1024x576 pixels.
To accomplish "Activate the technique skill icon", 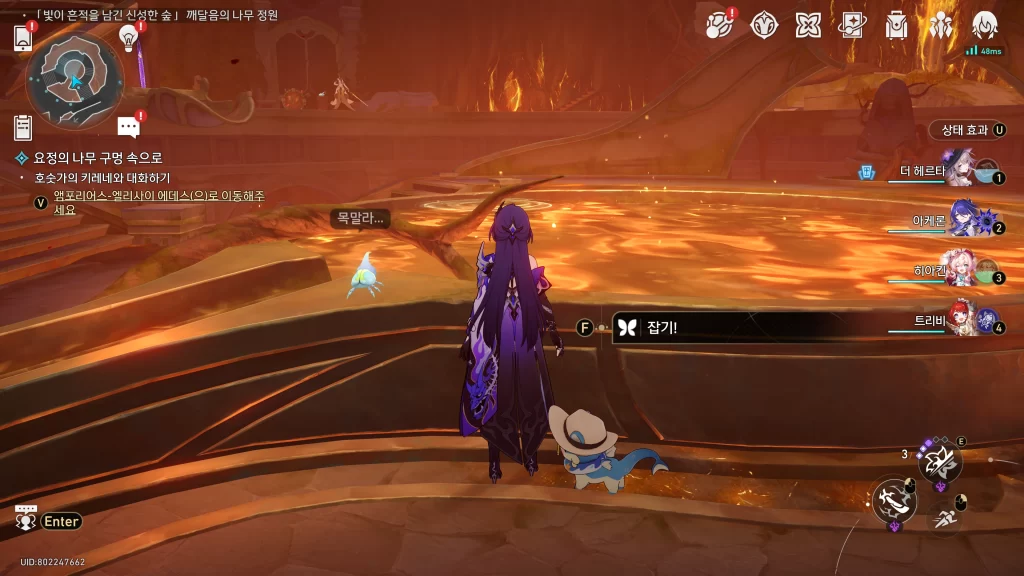I will (x=940, y=461).
